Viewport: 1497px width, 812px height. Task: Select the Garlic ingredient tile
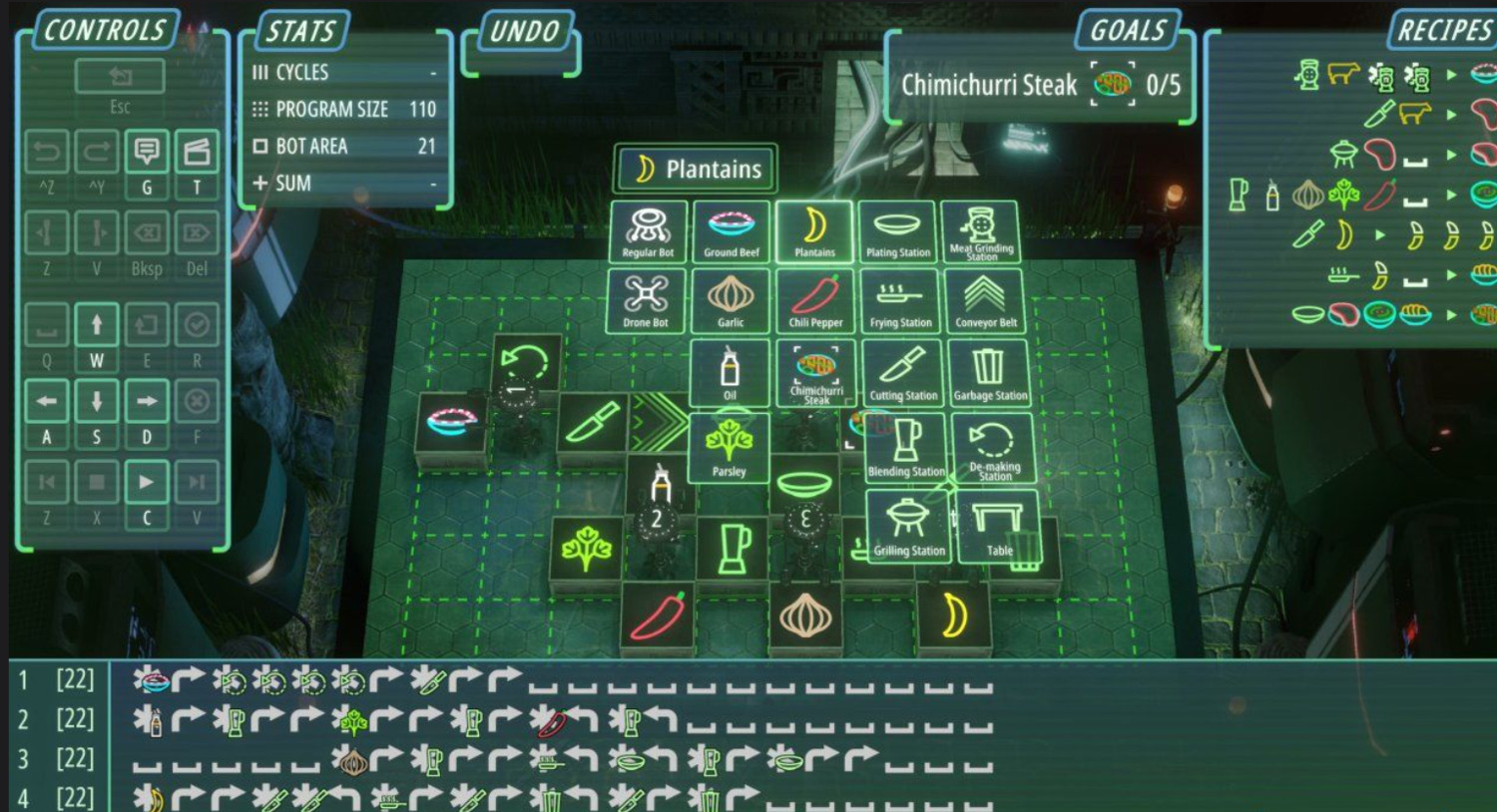[731, 300]
